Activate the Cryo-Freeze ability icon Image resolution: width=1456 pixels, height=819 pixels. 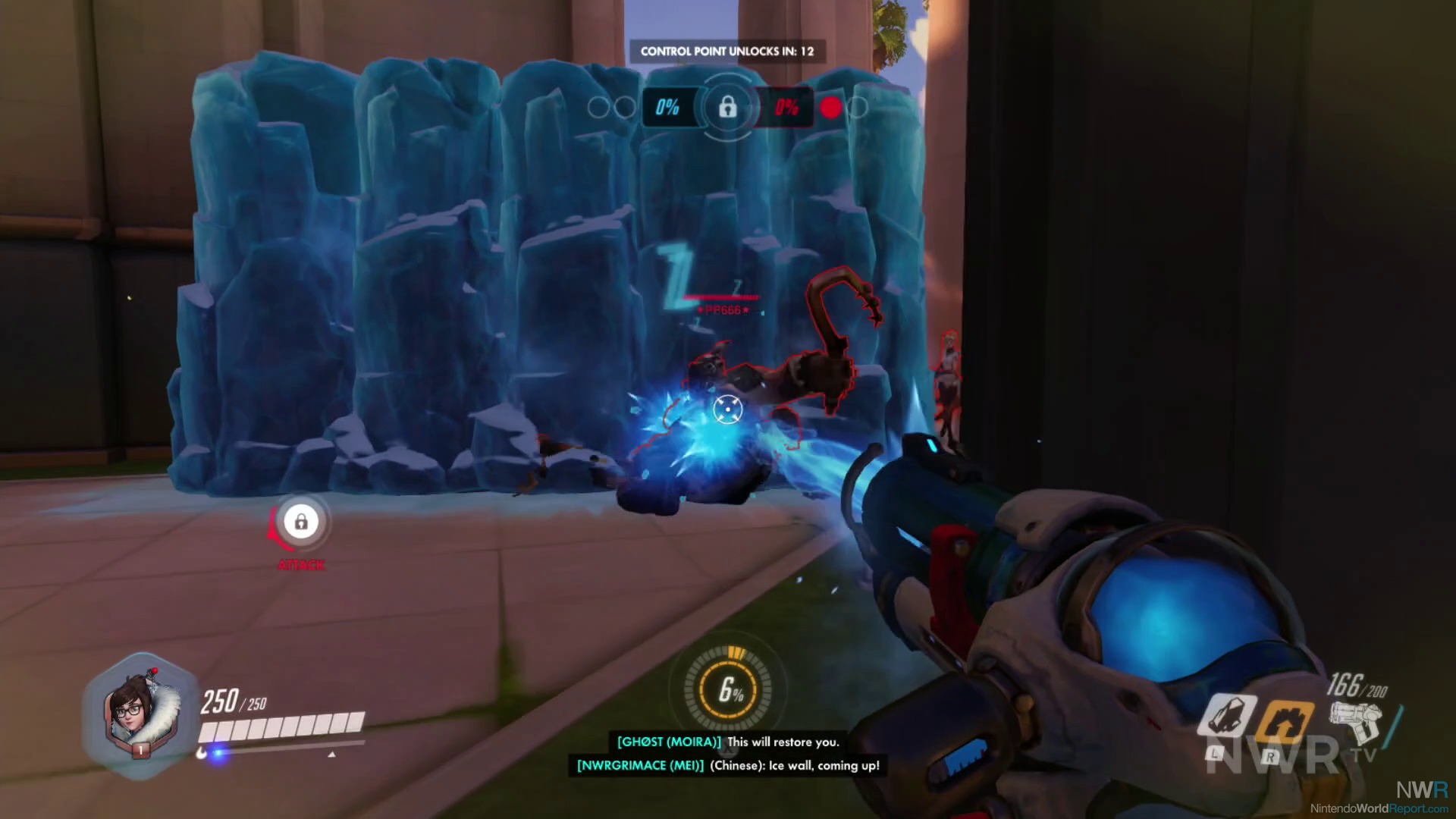[x=1227, y=715]
